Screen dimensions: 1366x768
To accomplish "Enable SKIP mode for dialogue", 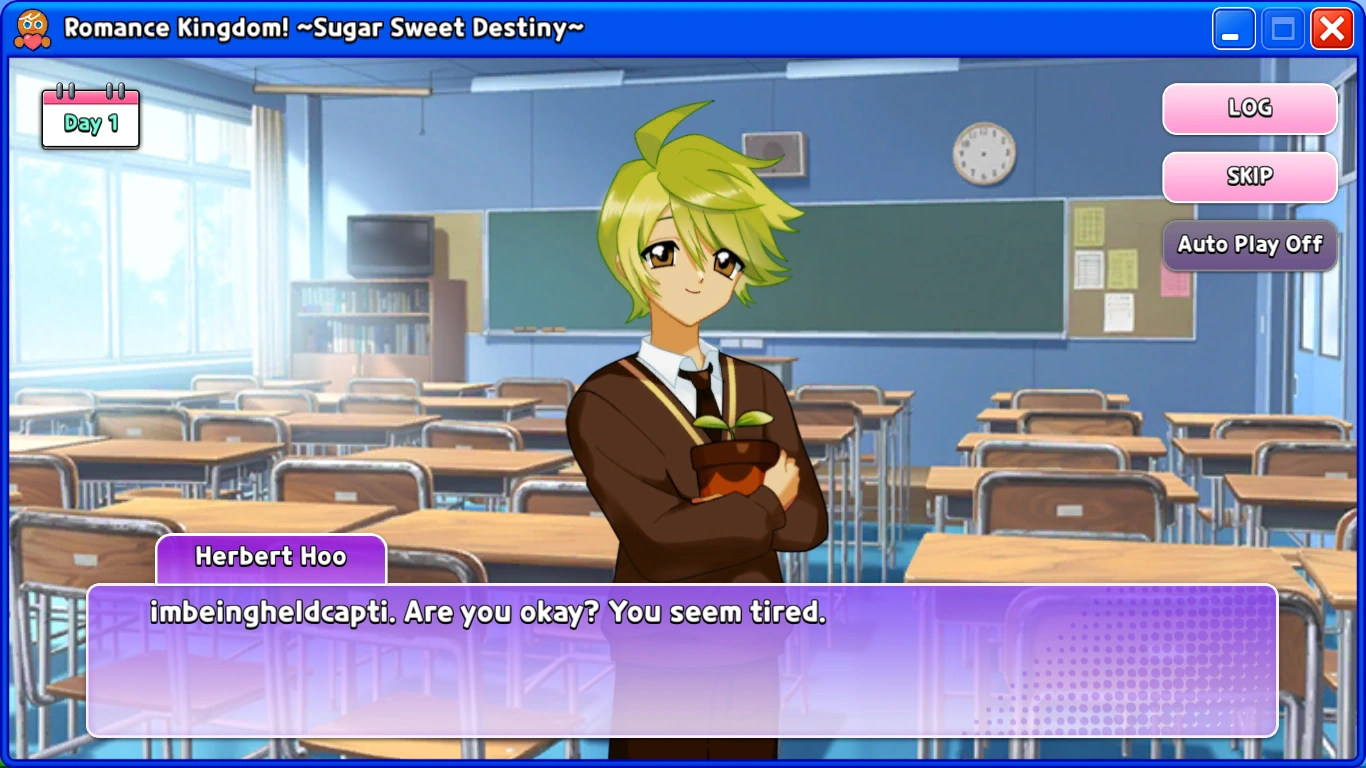I will (x=1249, y=177).
